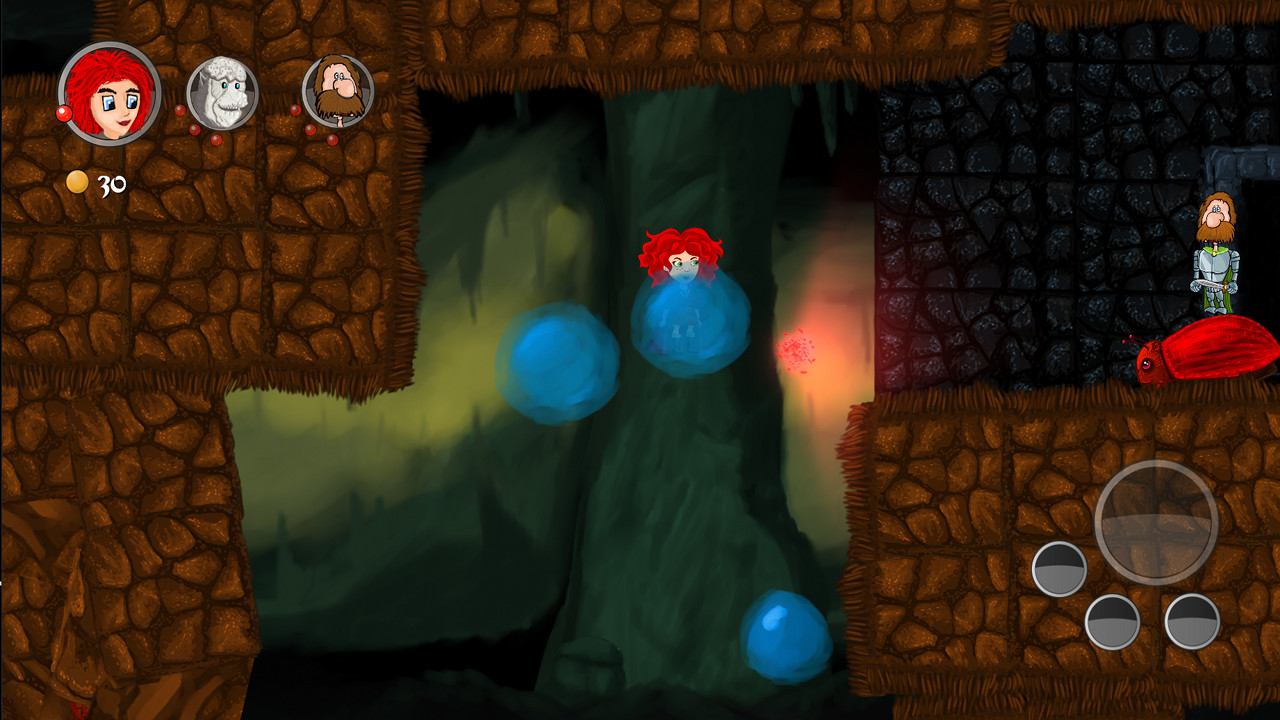Choose the bearded knight character portrait

click(338, 91)
